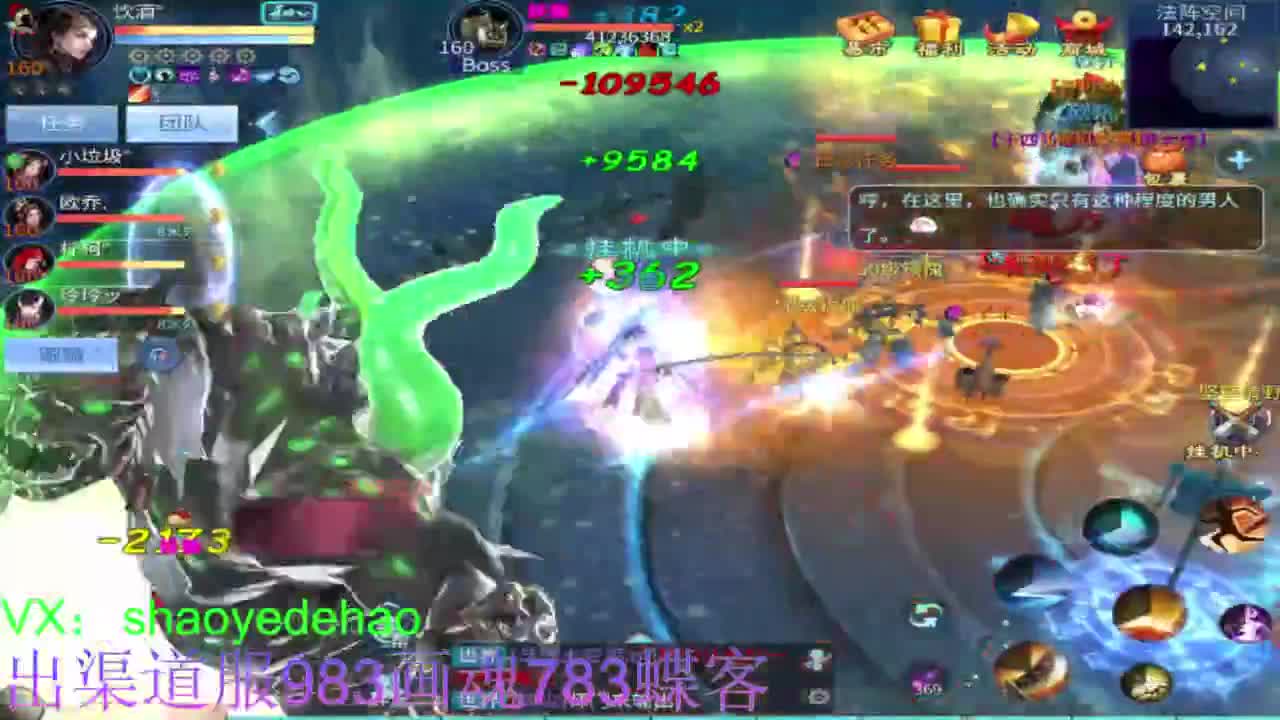Expand the chat panel at bottom left

tap(62, 355)
